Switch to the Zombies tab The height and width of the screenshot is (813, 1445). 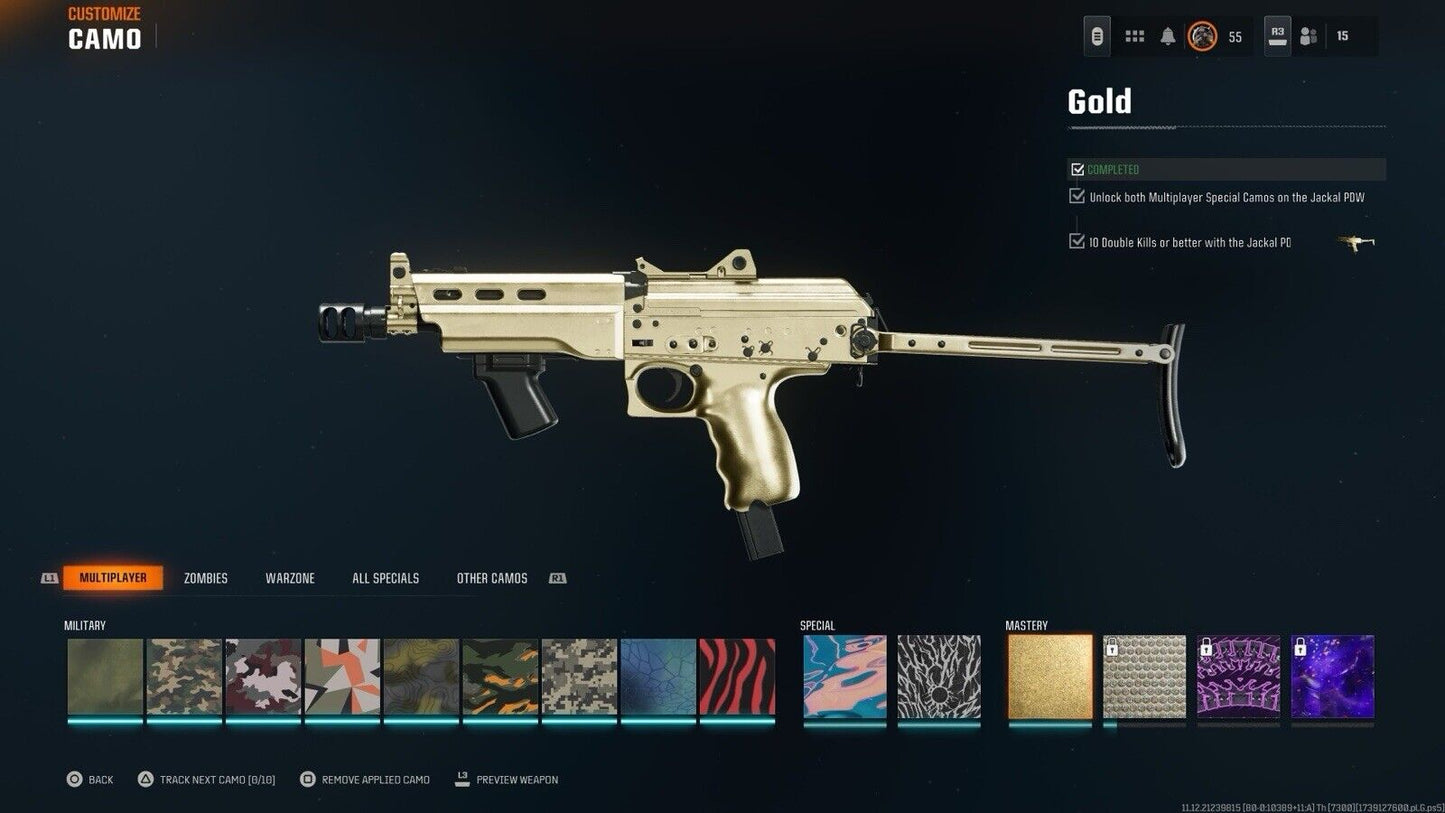click(x=205, y=577)
